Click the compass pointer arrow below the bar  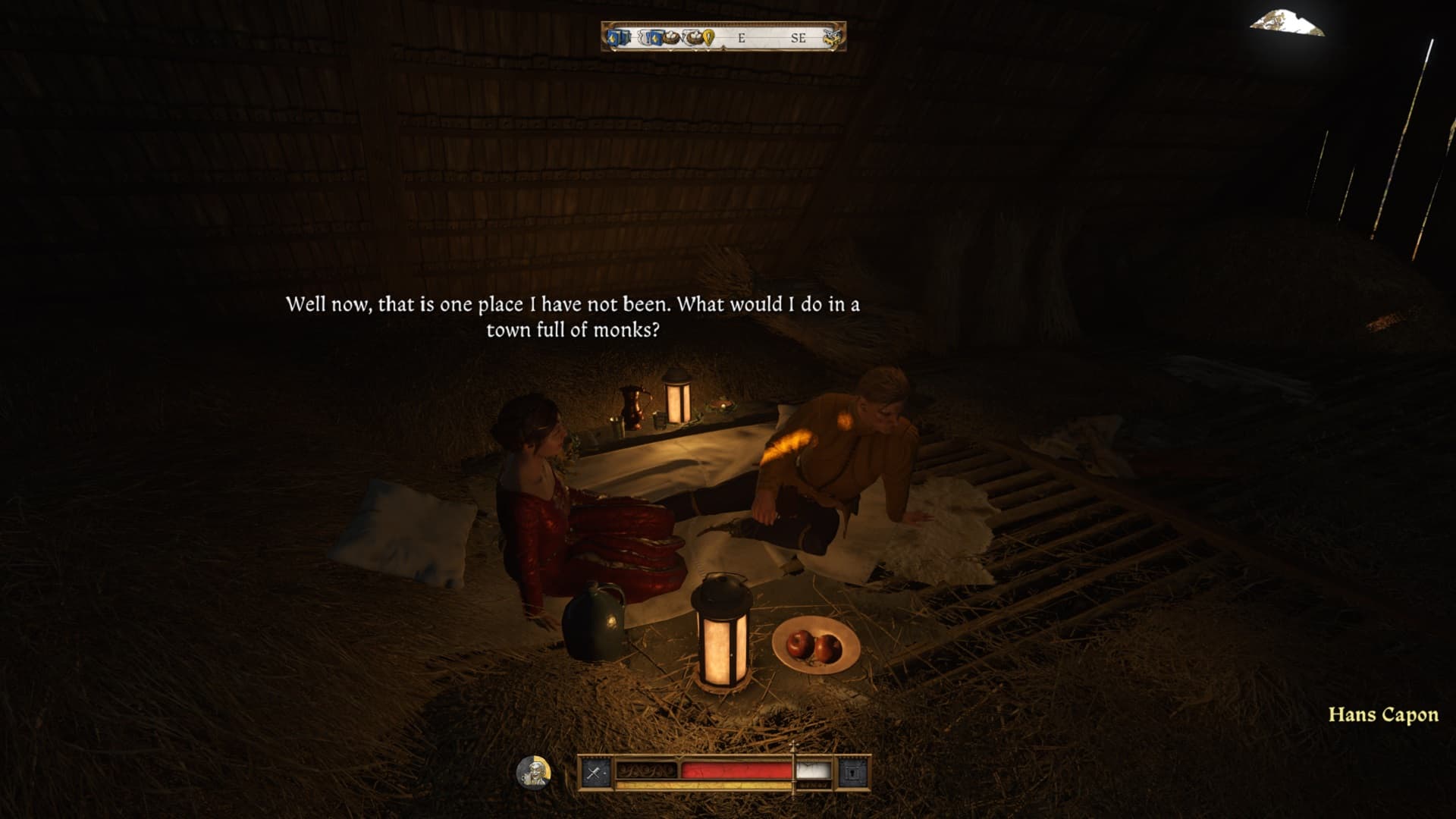[x=725, y=48]
